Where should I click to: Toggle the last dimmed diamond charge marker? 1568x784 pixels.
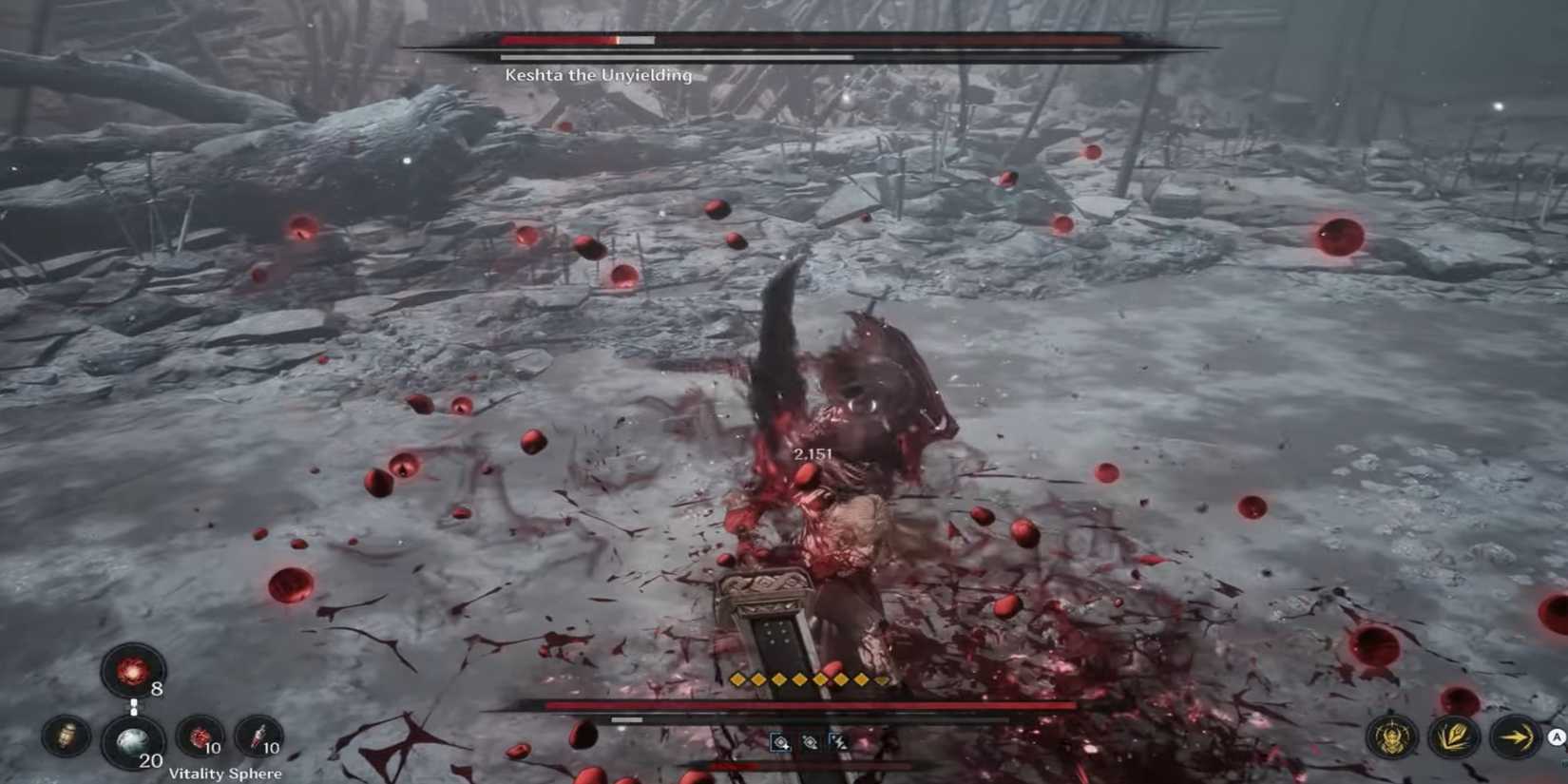coord(879,679)
